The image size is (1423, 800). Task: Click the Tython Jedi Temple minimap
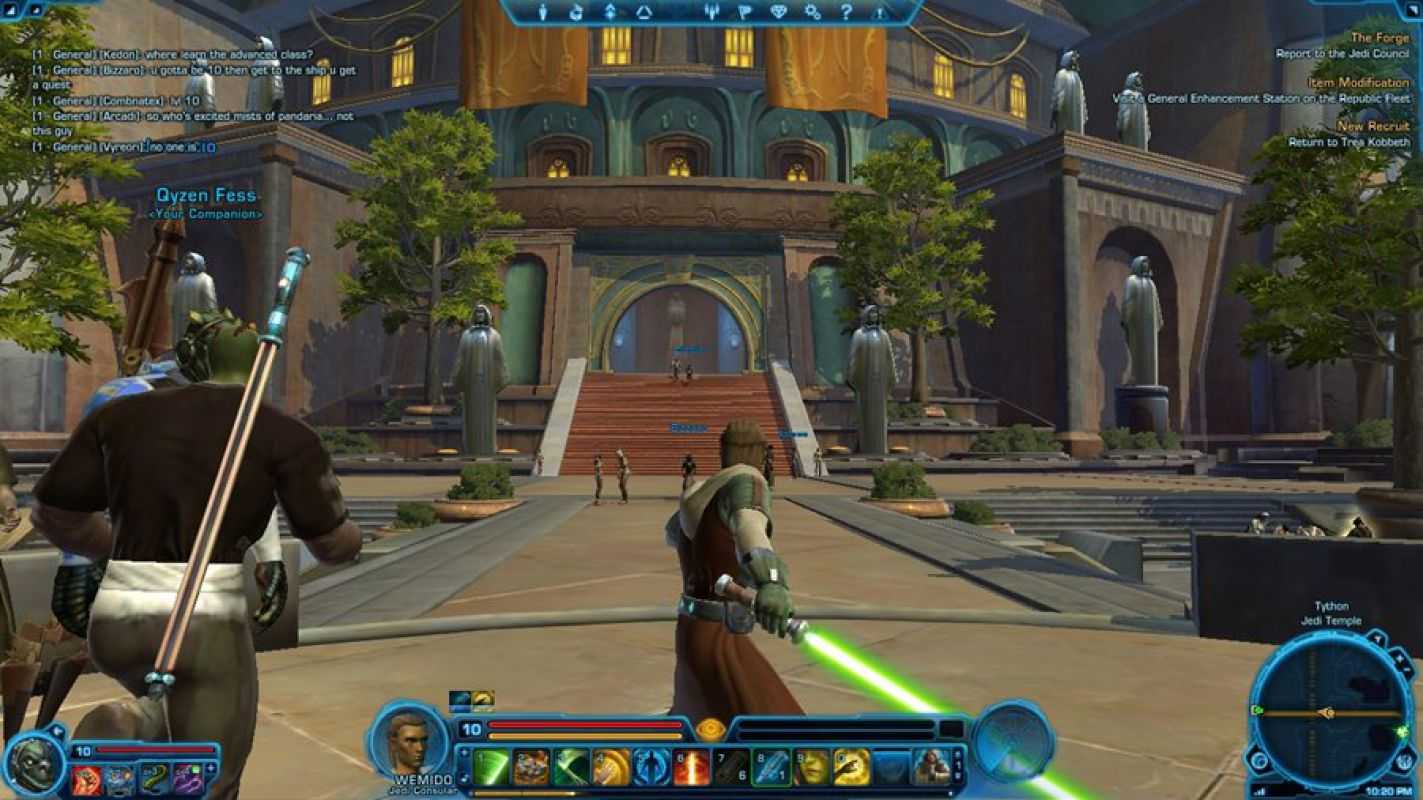[x=1330, y=713]
